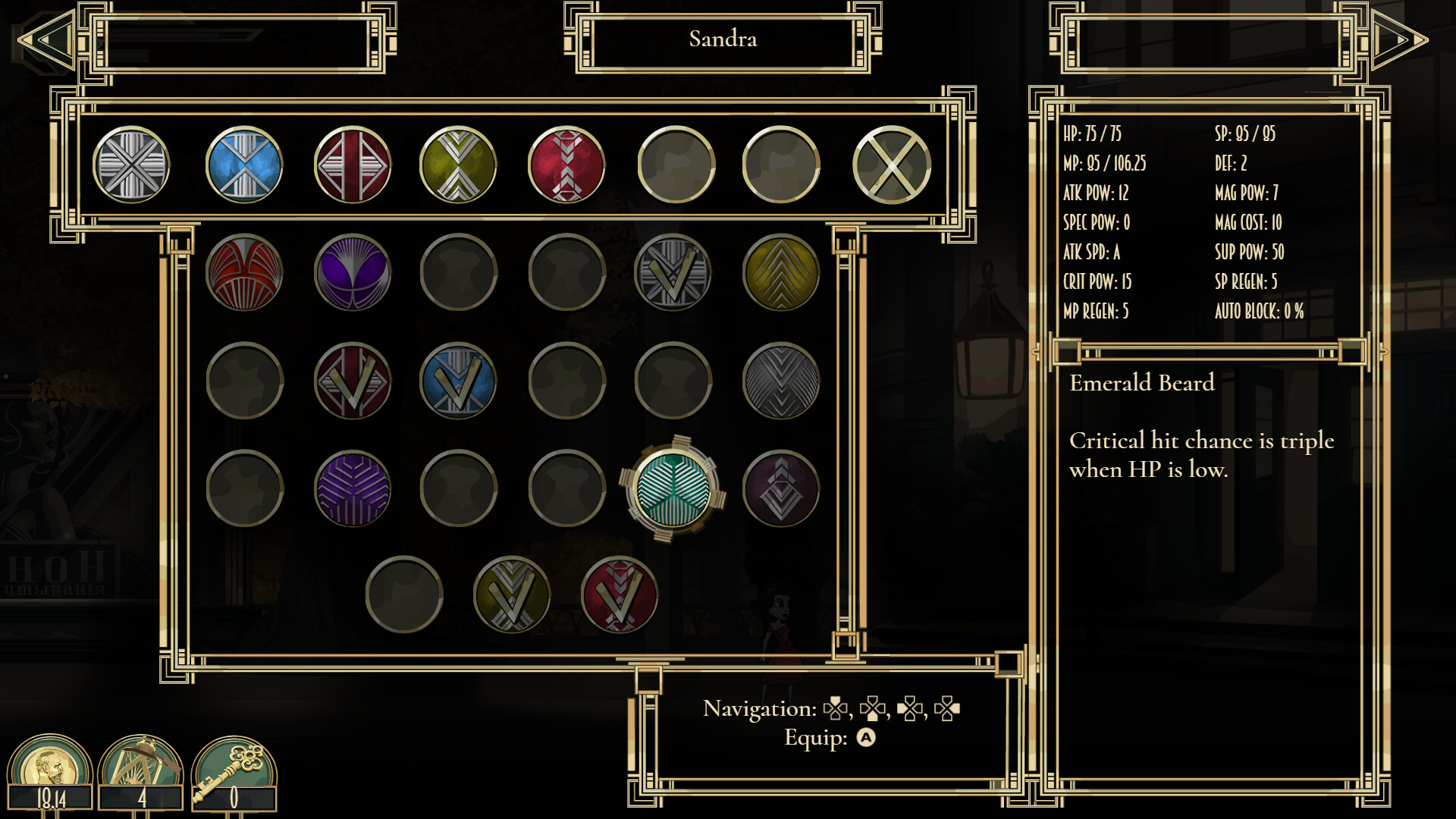The height and width of the screenshot is (819, 1456).
Task: Select the purple diamond gem near Emerald Beard
Action: coord(783,489)
